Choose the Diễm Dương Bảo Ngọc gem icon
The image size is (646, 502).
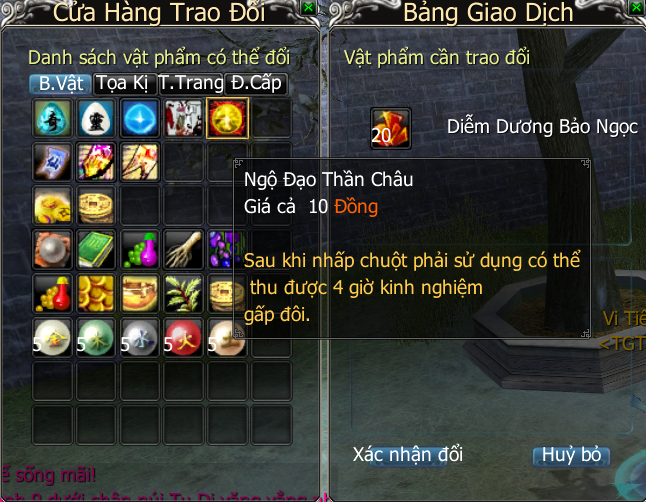point(391,128)
